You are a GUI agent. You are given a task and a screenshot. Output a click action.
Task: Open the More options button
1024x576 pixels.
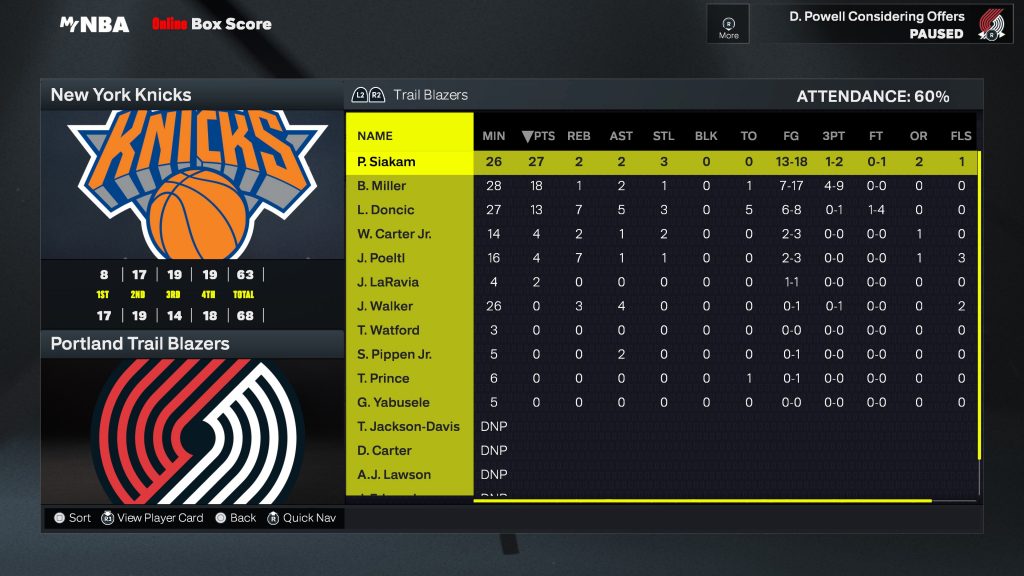728,24
